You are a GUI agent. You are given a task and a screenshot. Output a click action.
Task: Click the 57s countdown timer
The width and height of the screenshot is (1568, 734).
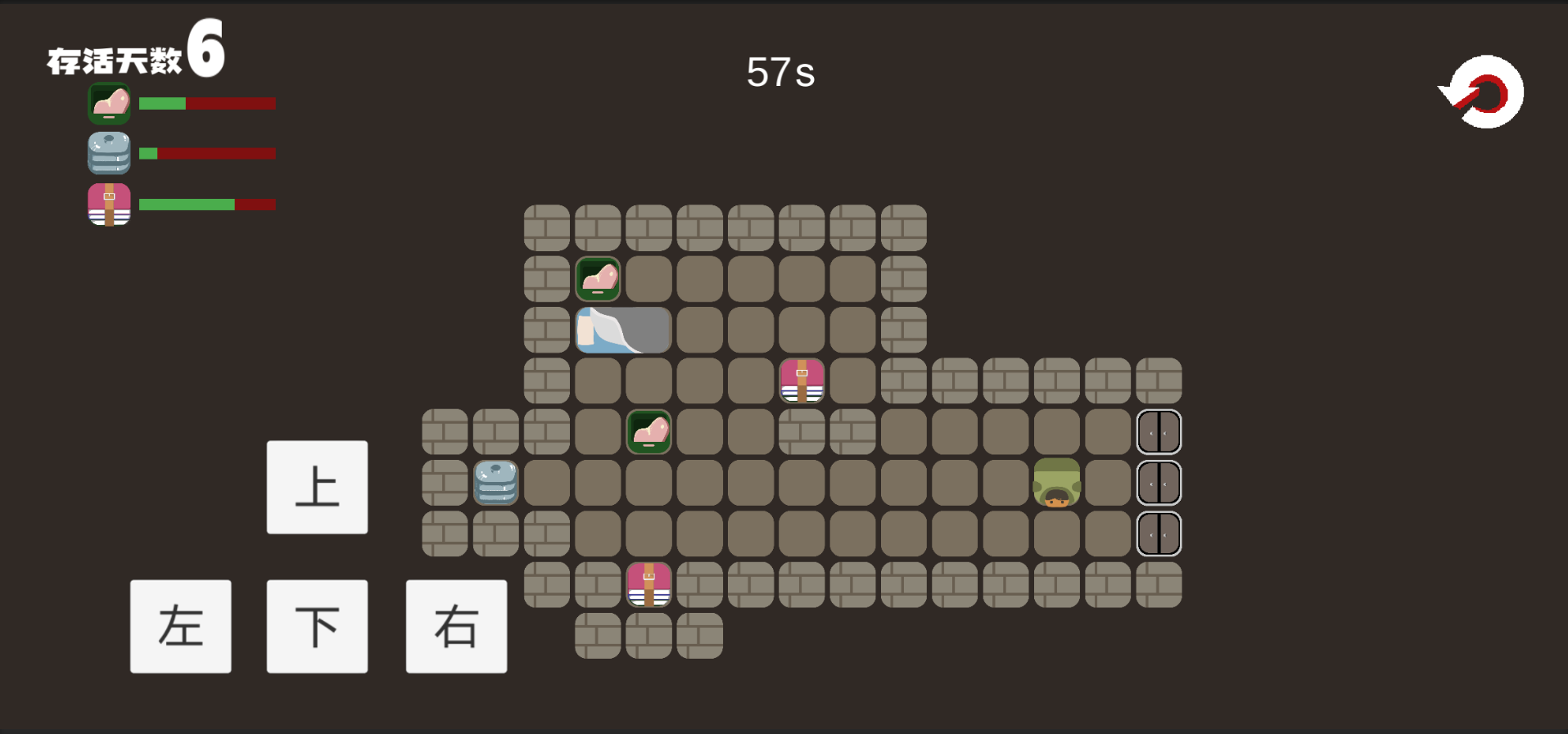pyautogui.click(x=779, y=73)
